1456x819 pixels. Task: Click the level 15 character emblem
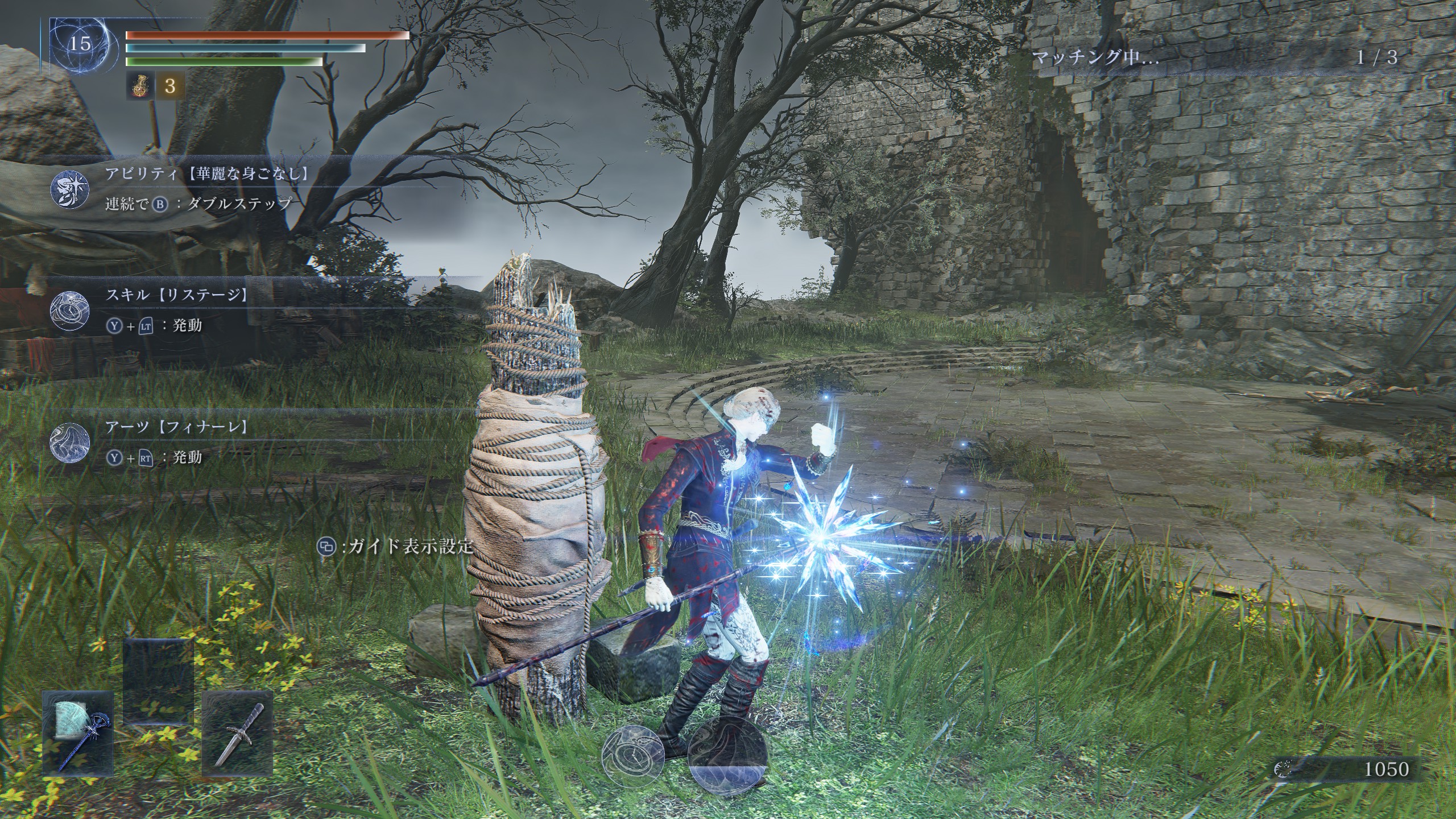[x=80, y=44]
